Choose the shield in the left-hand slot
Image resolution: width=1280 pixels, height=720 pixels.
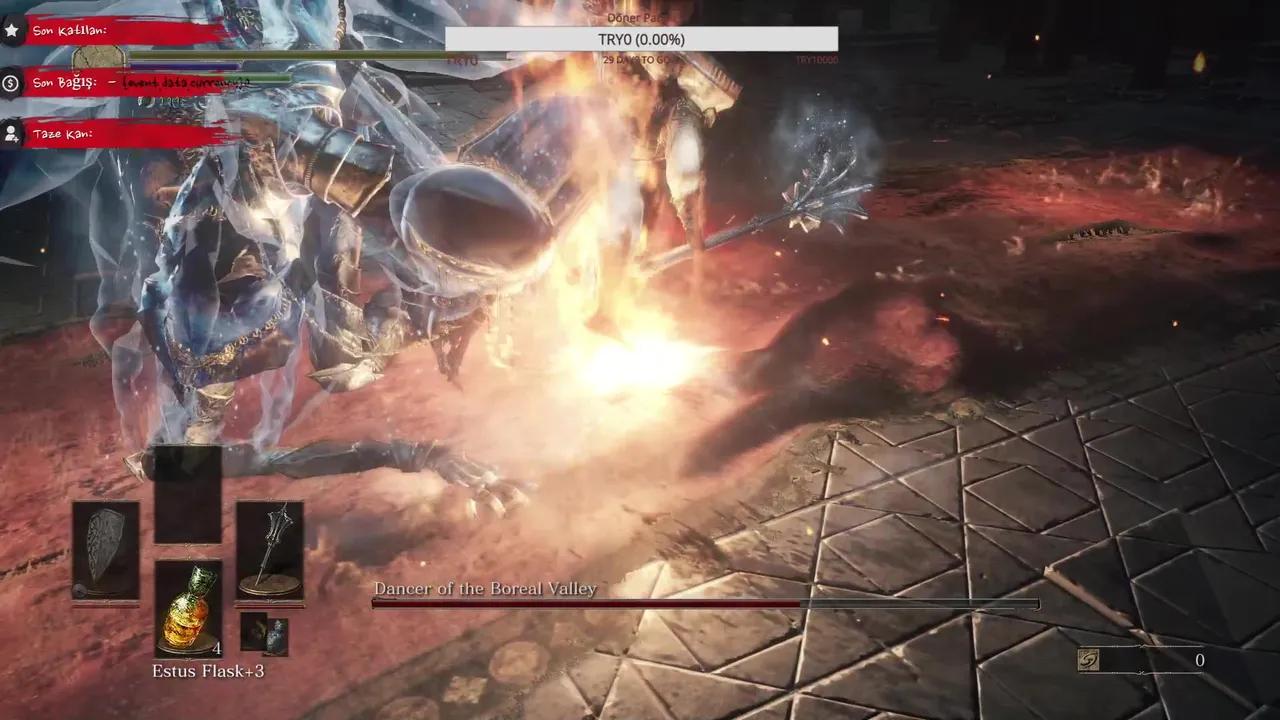click(105, 551)
